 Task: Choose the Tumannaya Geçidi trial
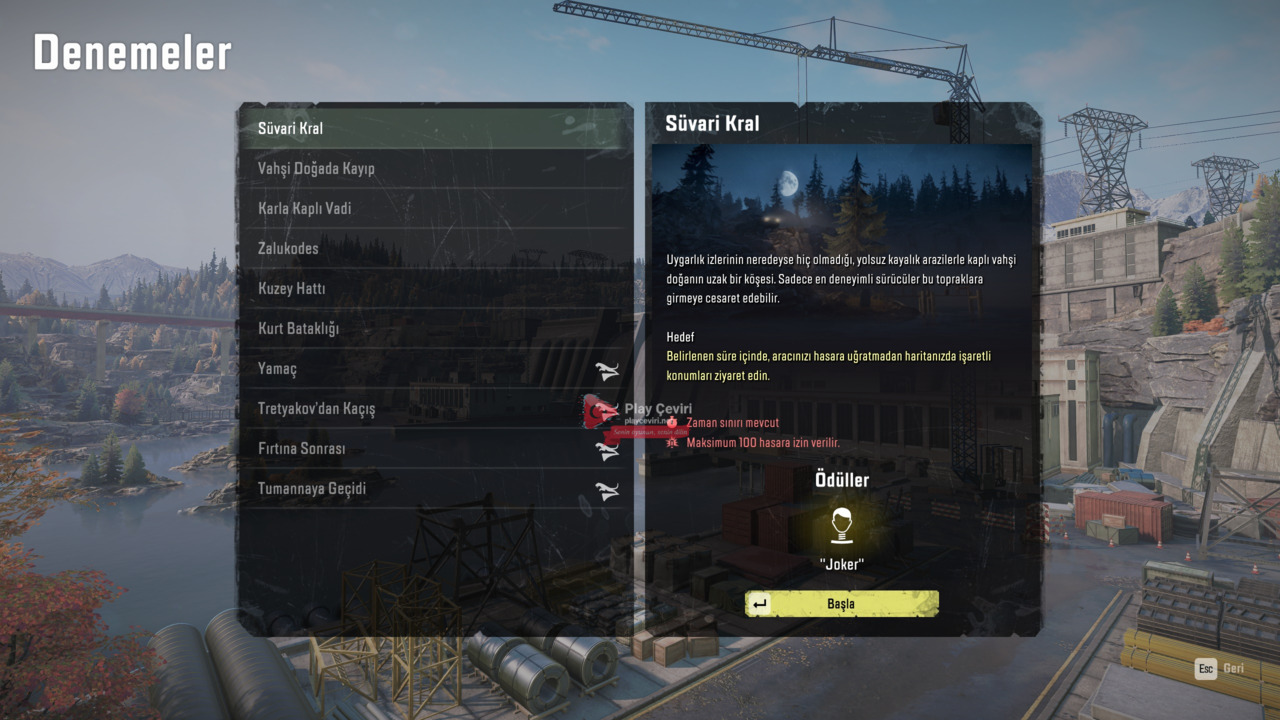(435, 489)
